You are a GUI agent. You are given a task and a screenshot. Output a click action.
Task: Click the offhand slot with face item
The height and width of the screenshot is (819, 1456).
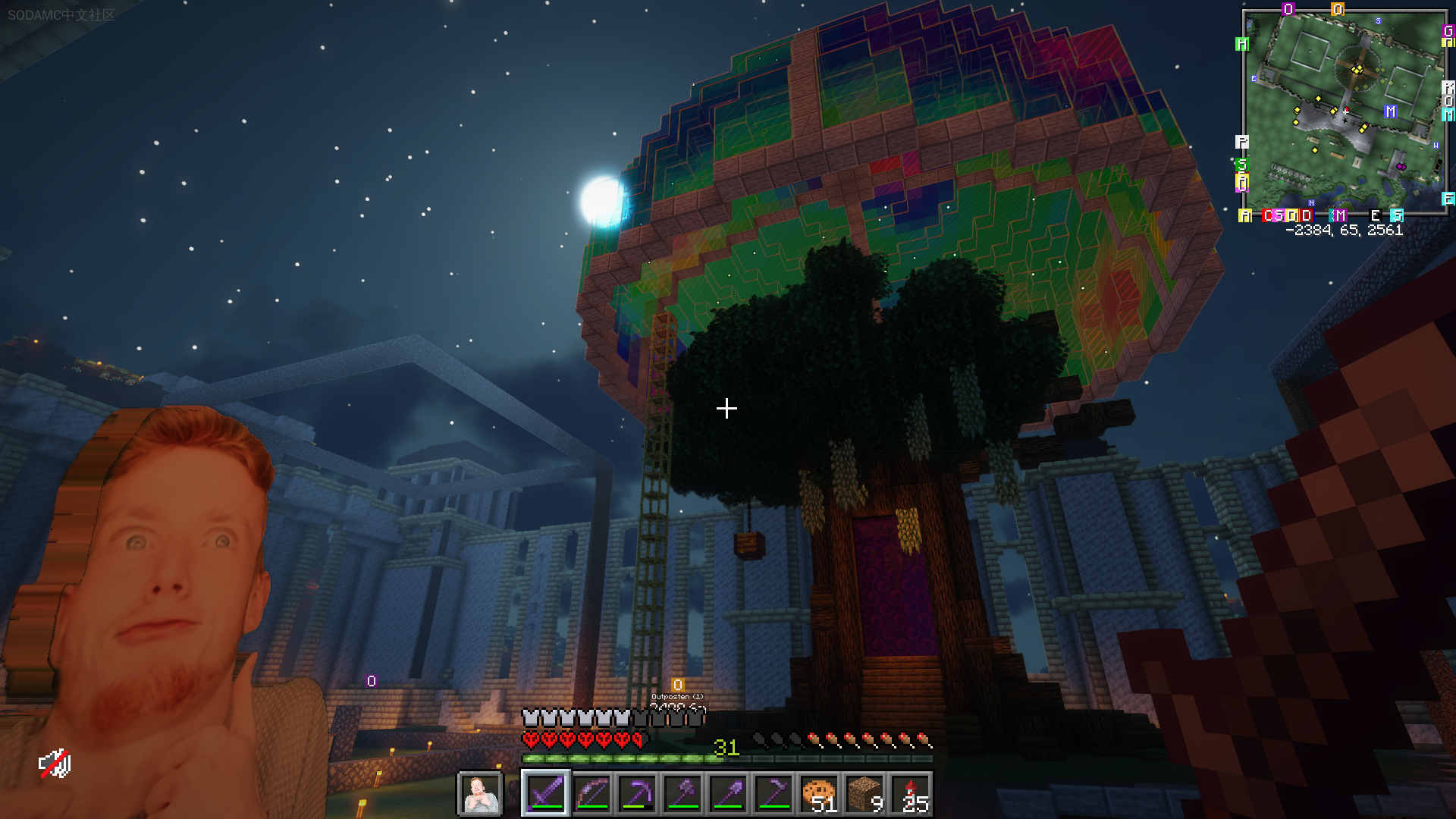tap(480, 794)
